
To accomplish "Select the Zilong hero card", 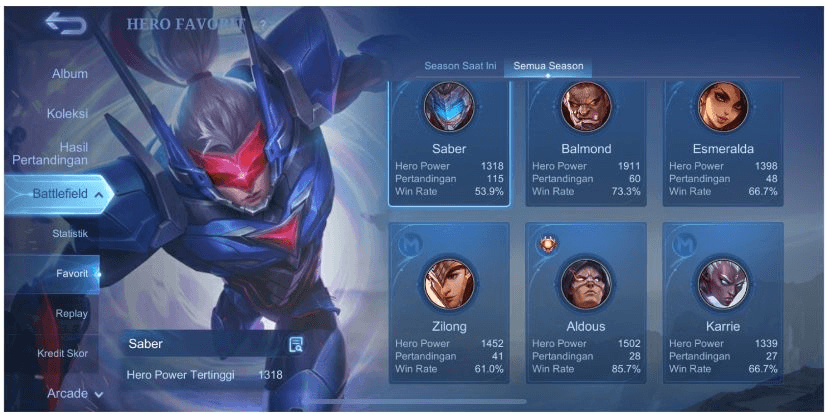I will tap(449, 300).
